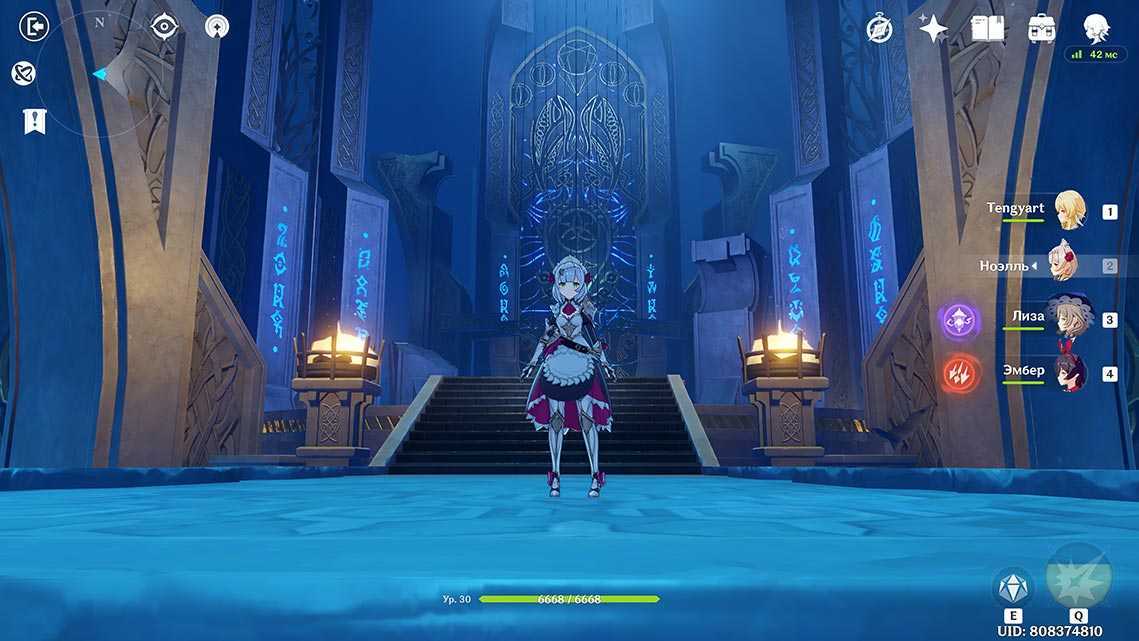Open the Adventurer Handbook book icon
The width and height of the screenshot is (1139, 641).
[x=987, y=28]
